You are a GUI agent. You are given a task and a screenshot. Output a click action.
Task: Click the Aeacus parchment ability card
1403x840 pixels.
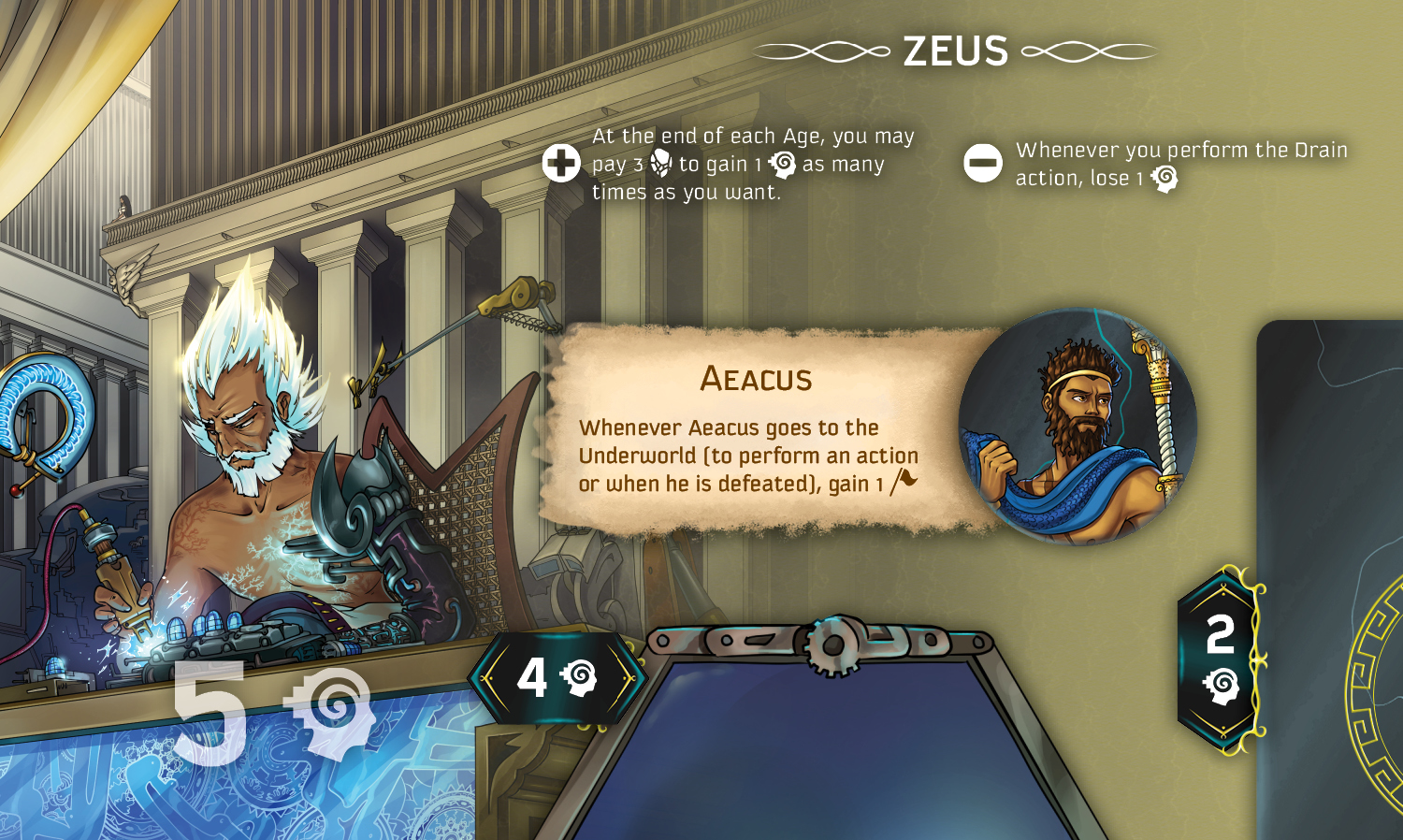tap(748, 430)
